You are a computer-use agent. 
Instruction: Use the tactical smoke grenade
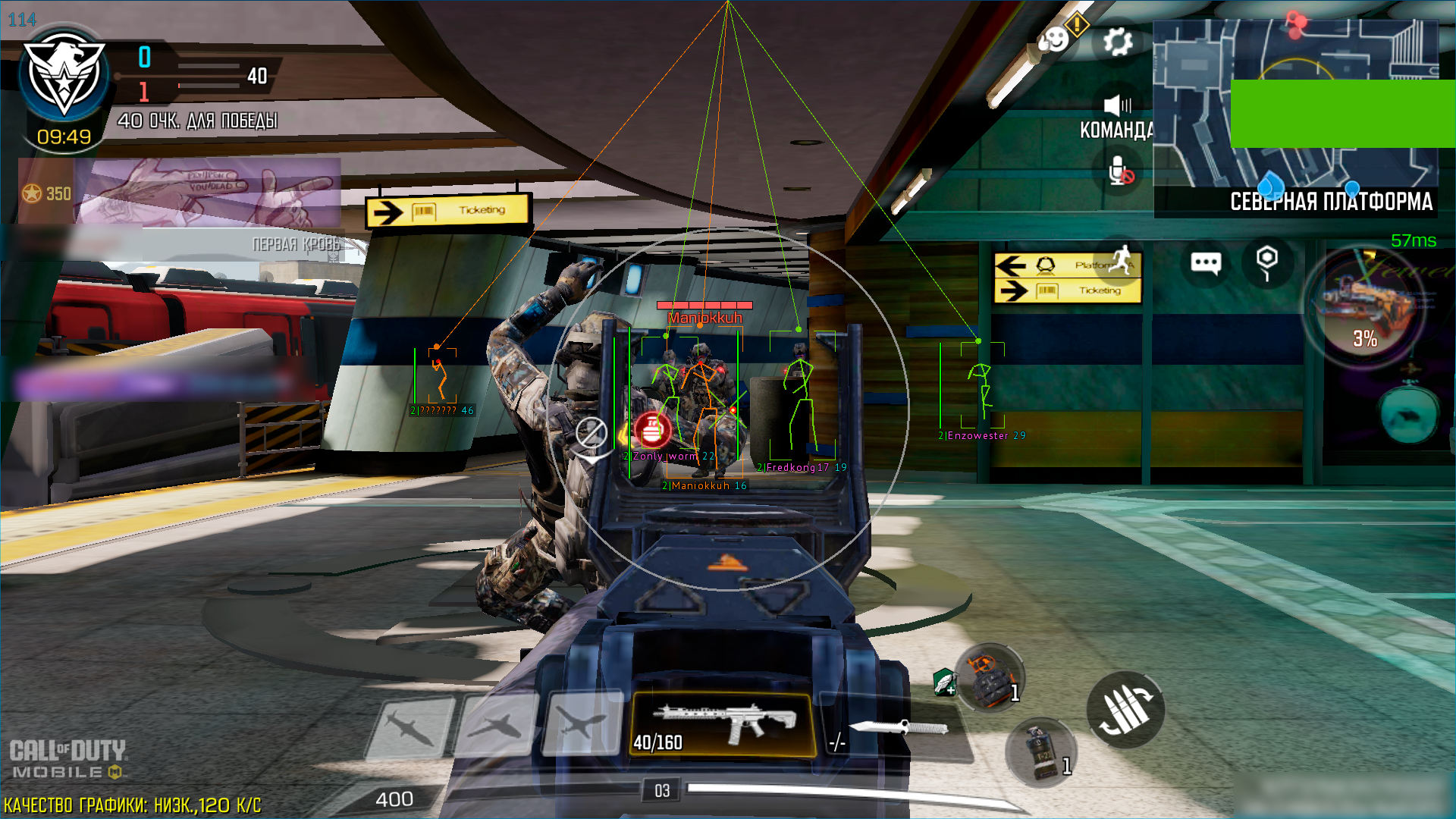[1041, 752]
